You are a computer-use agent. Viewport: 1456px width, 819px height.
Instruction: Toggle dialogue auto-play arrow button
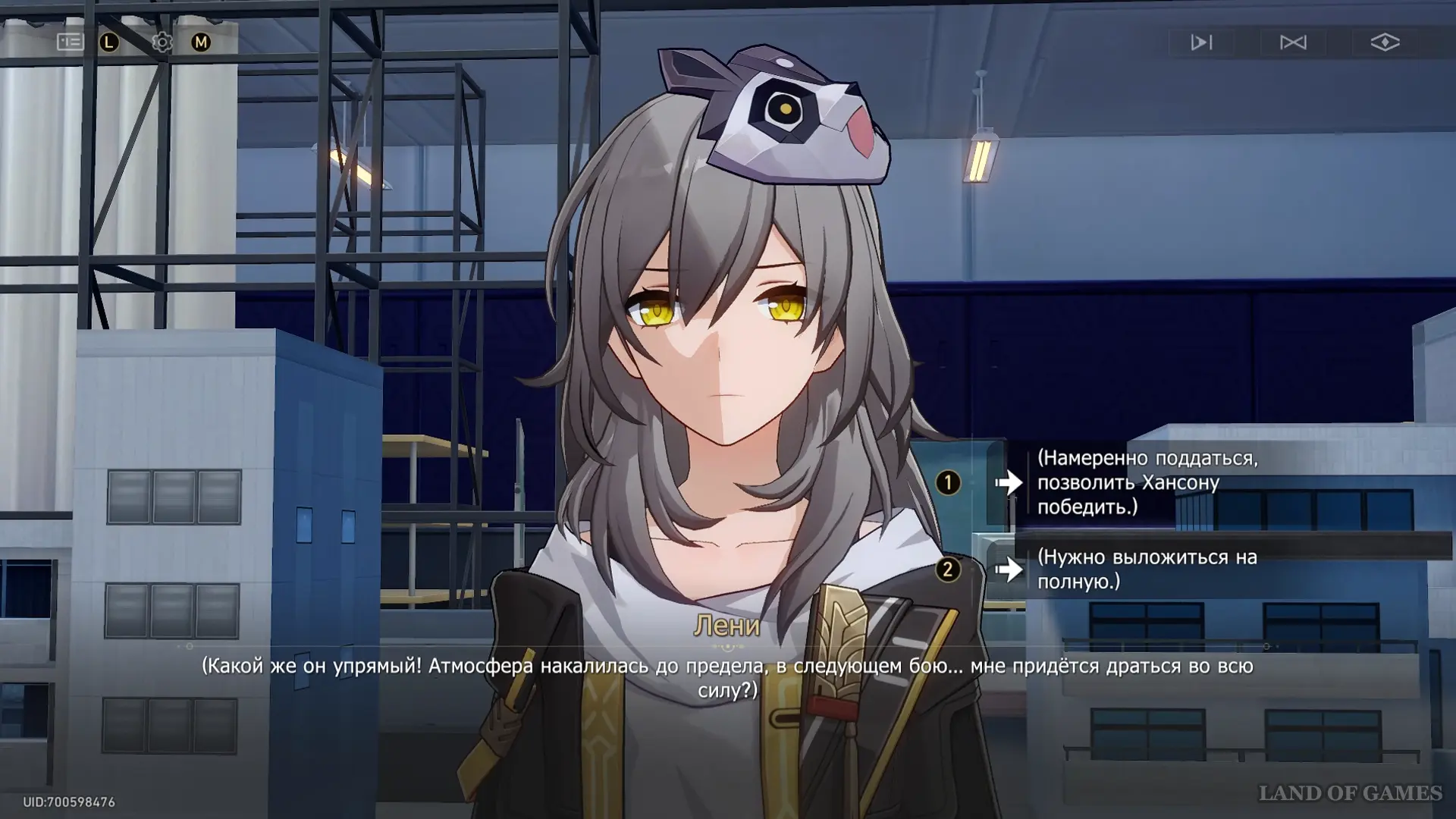(1201, 42)
